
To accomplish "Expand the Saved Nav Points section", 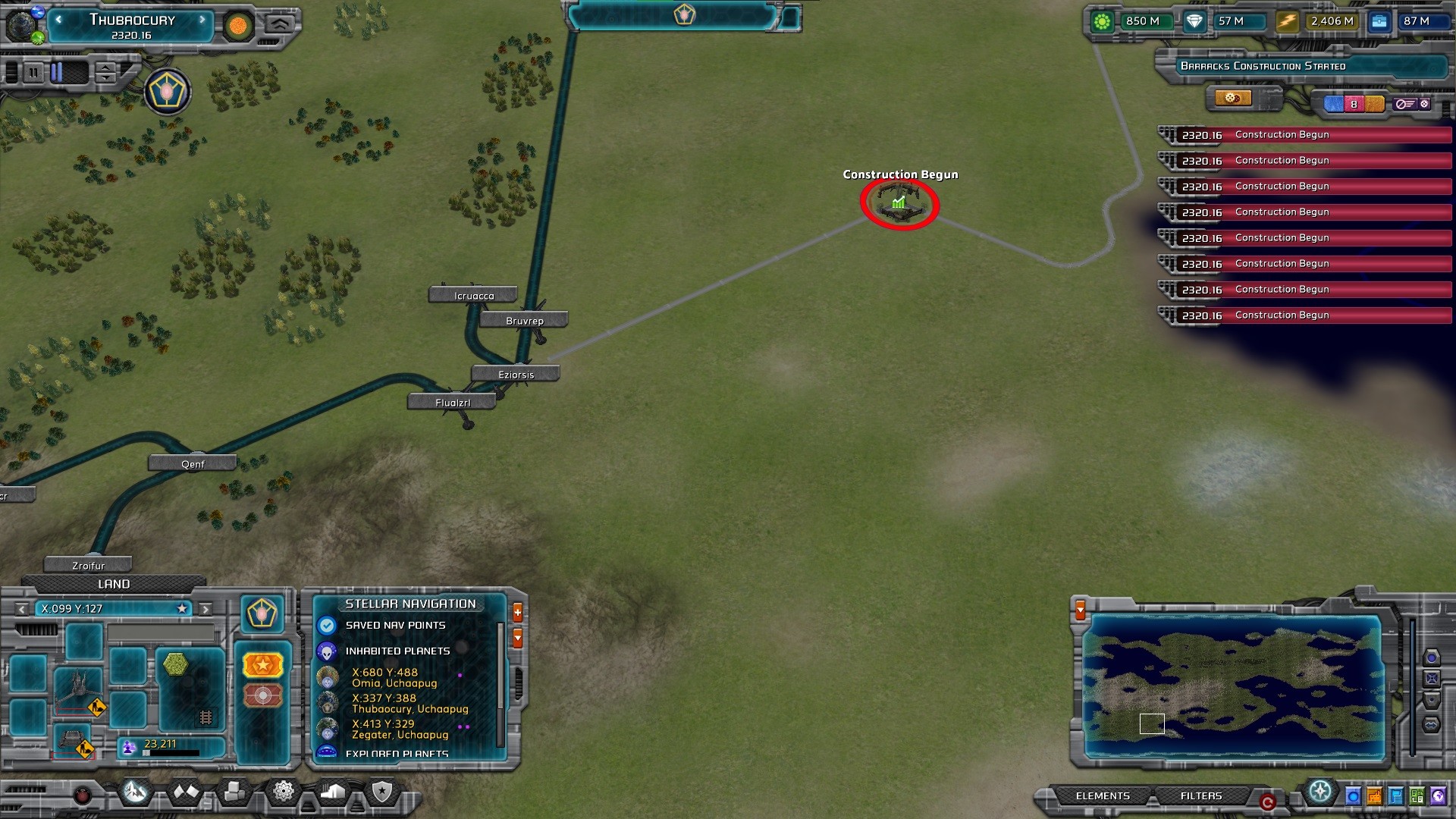I will [x=395, y=625].
